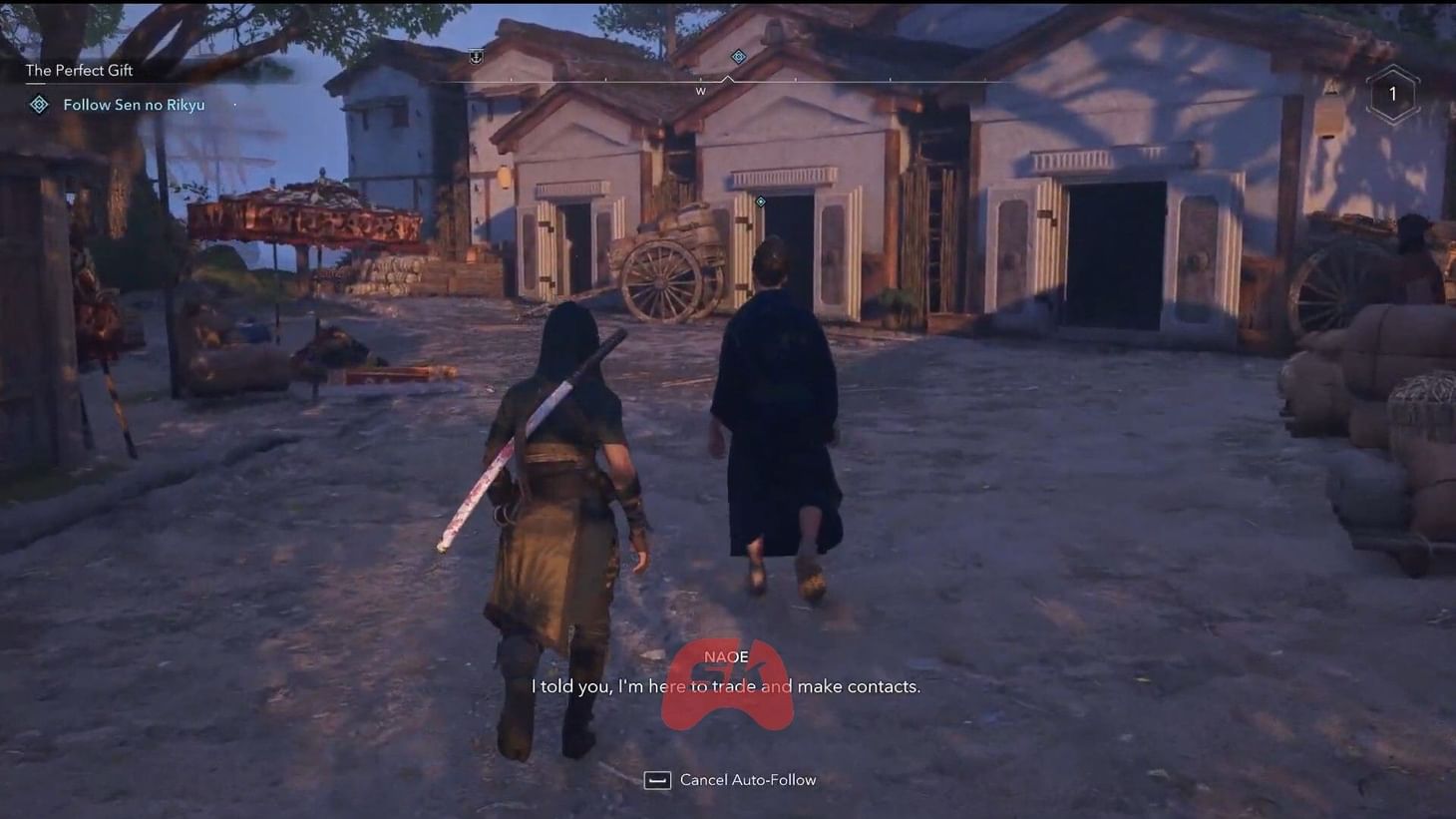Click the NAOE speaker name label

click(x=727, y=657)
